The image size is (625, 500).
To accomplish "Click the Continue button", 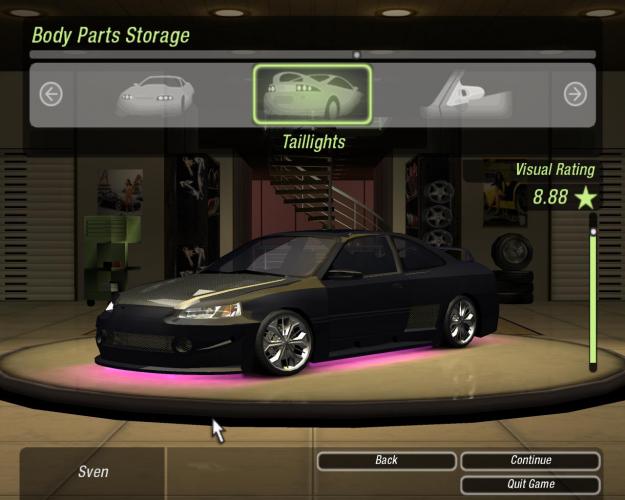I will click(x=530, y=461).
